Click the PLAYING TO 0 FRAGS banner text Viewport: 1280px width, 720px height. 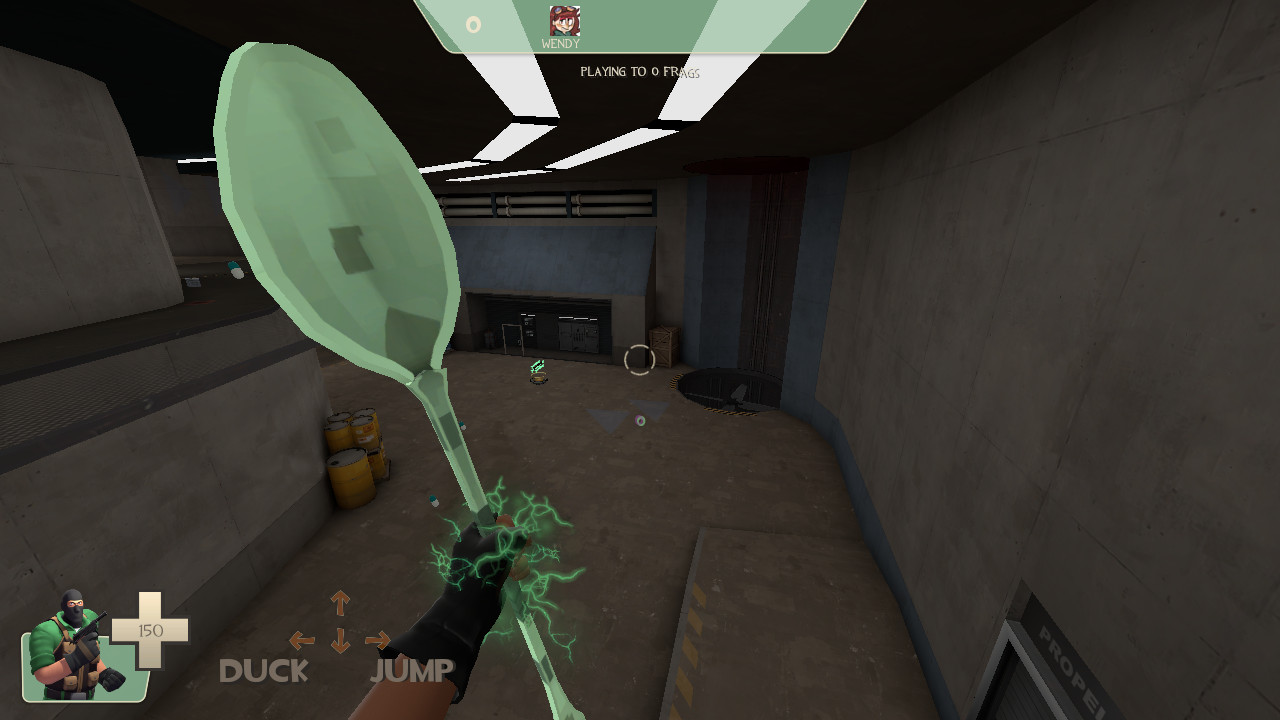(x=642, y=71)
